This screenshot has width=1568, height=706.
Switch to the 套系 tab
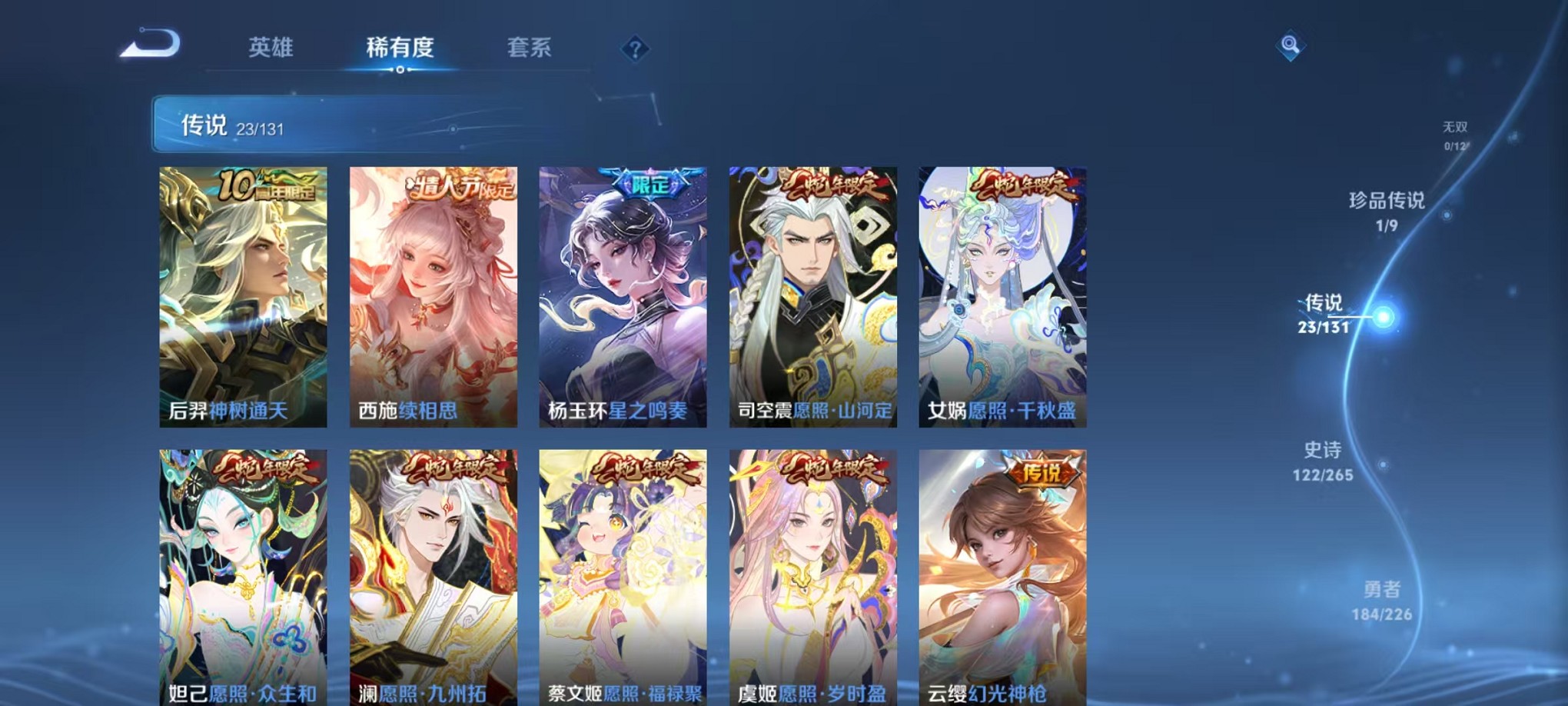[x=530, y=48]
